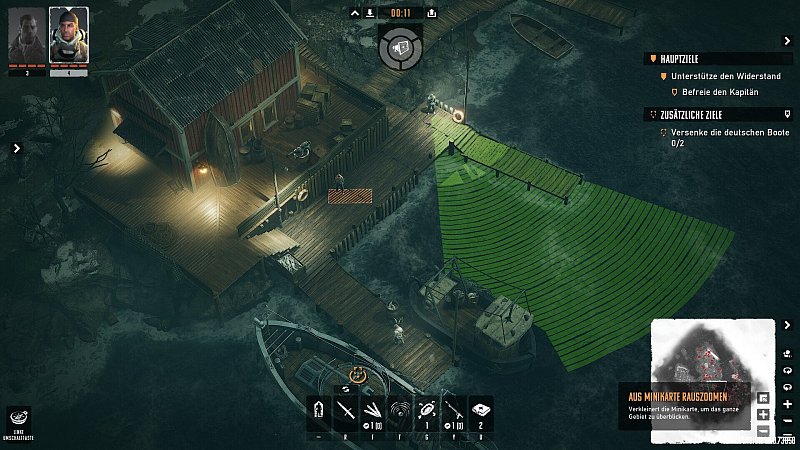Viewport: 800px width, 450px height.
Task: Select the capped character portrait
Action: 68,34
